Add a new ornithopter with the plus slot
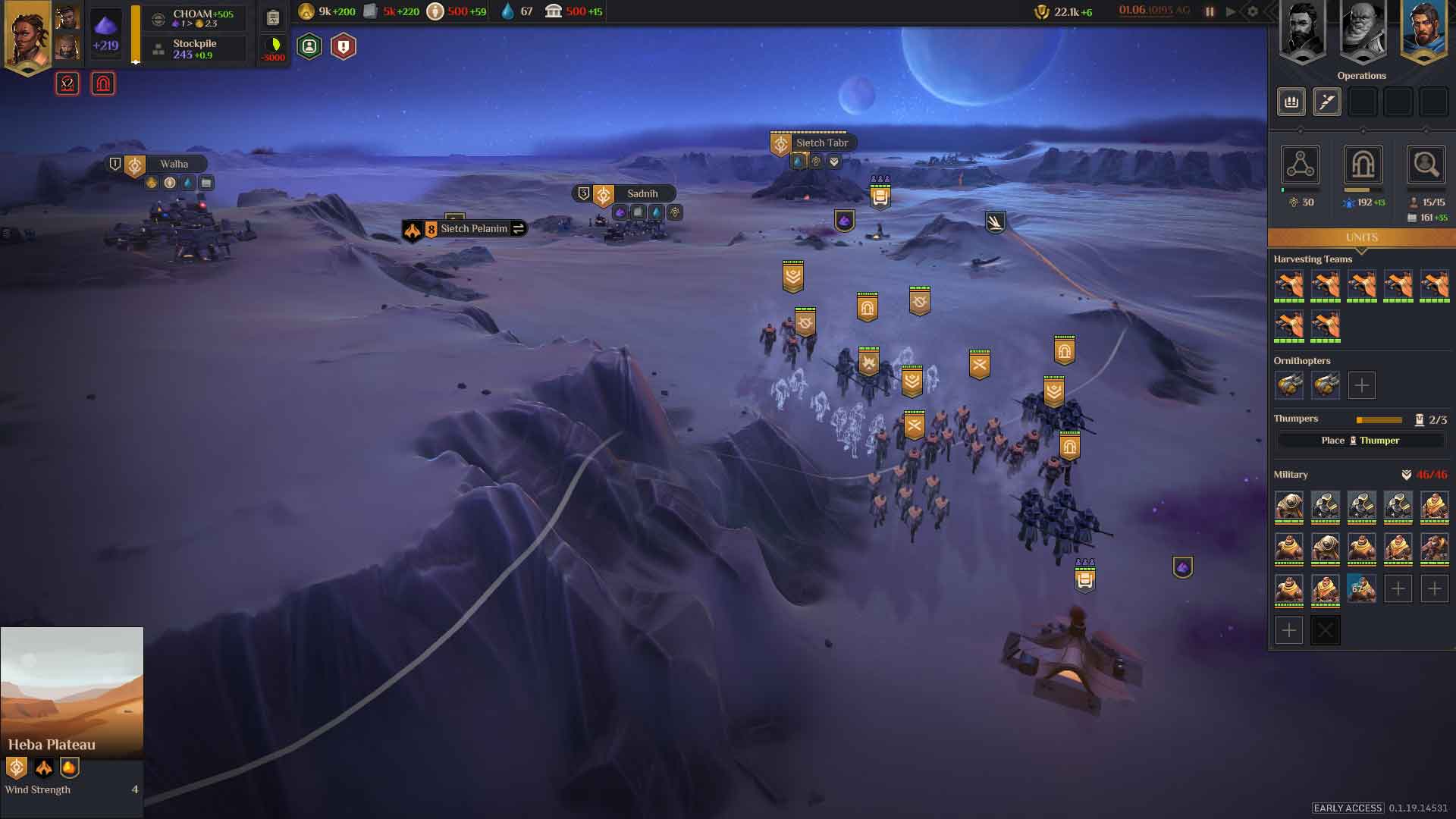Image resolution: width=1456 pixels, height=819 pixels. [x=1361, y=385]
